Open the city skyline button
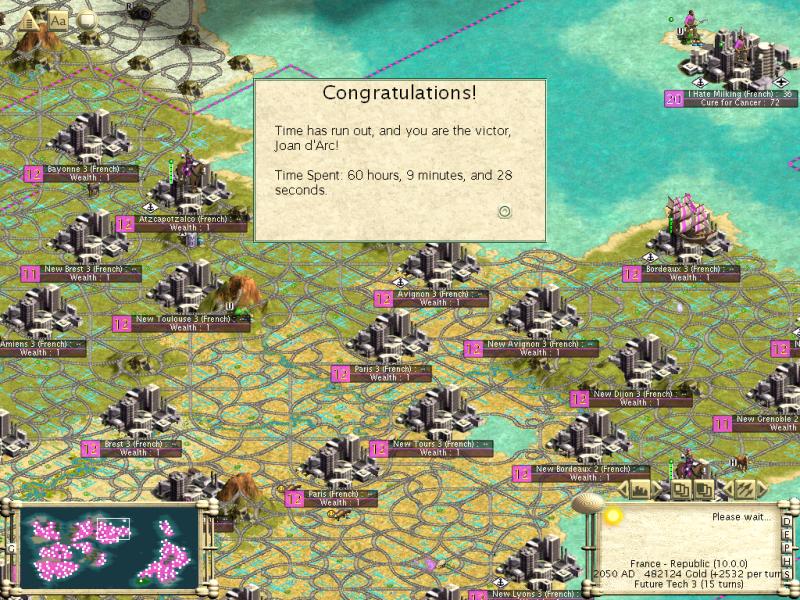Image resolution: width=800 pixels, height=600 pixels. pos(637,489)
